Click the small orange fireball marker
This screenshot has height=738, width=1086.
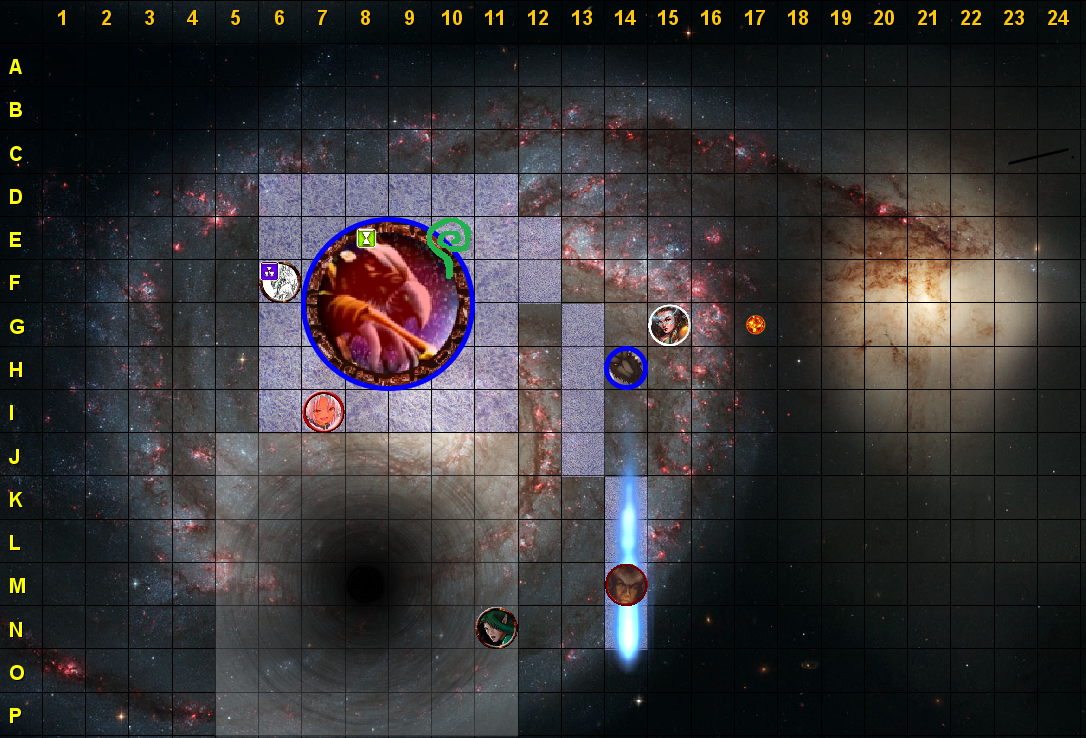pyautogui.click(x=755, y=324)
